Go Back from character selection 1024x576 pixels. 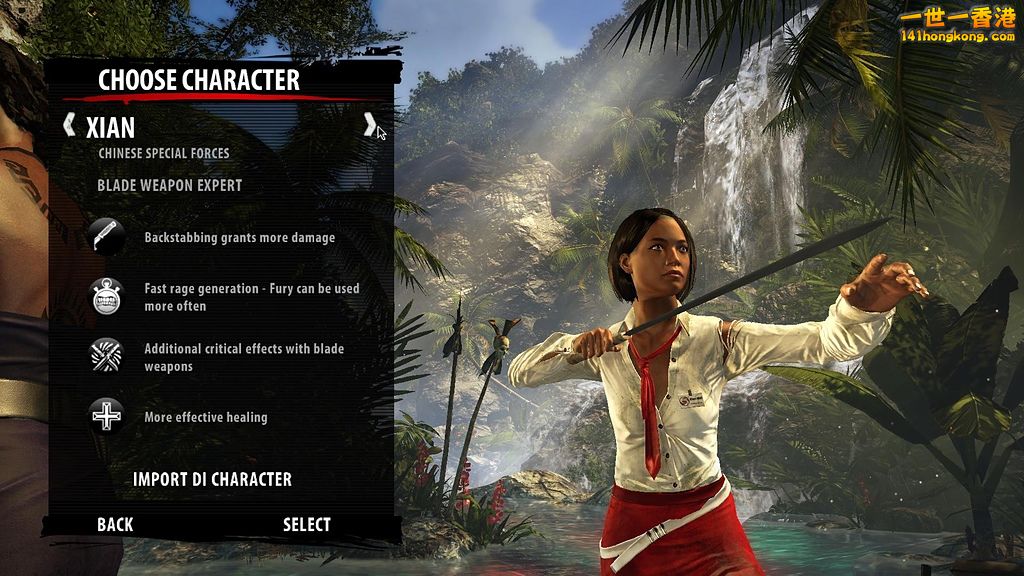(x=115, y=524)
